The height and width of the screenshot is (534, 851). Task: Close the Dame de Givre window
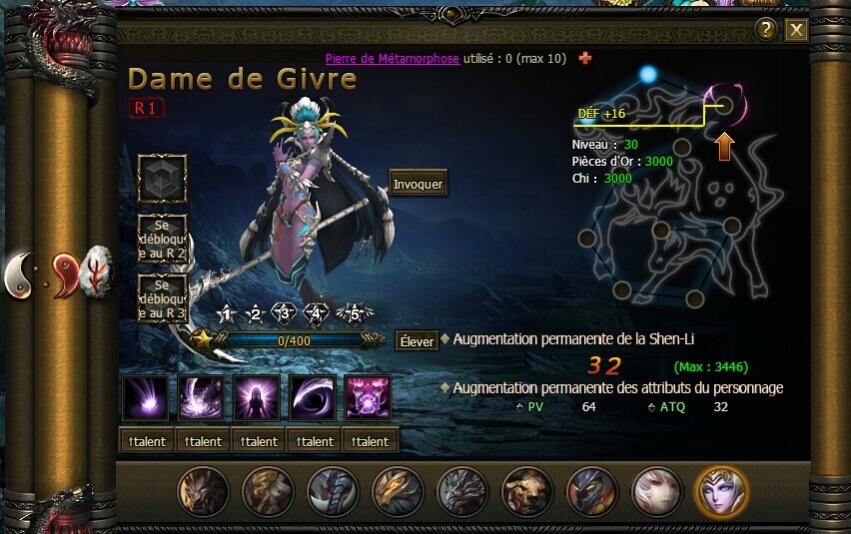pos(796,30)
